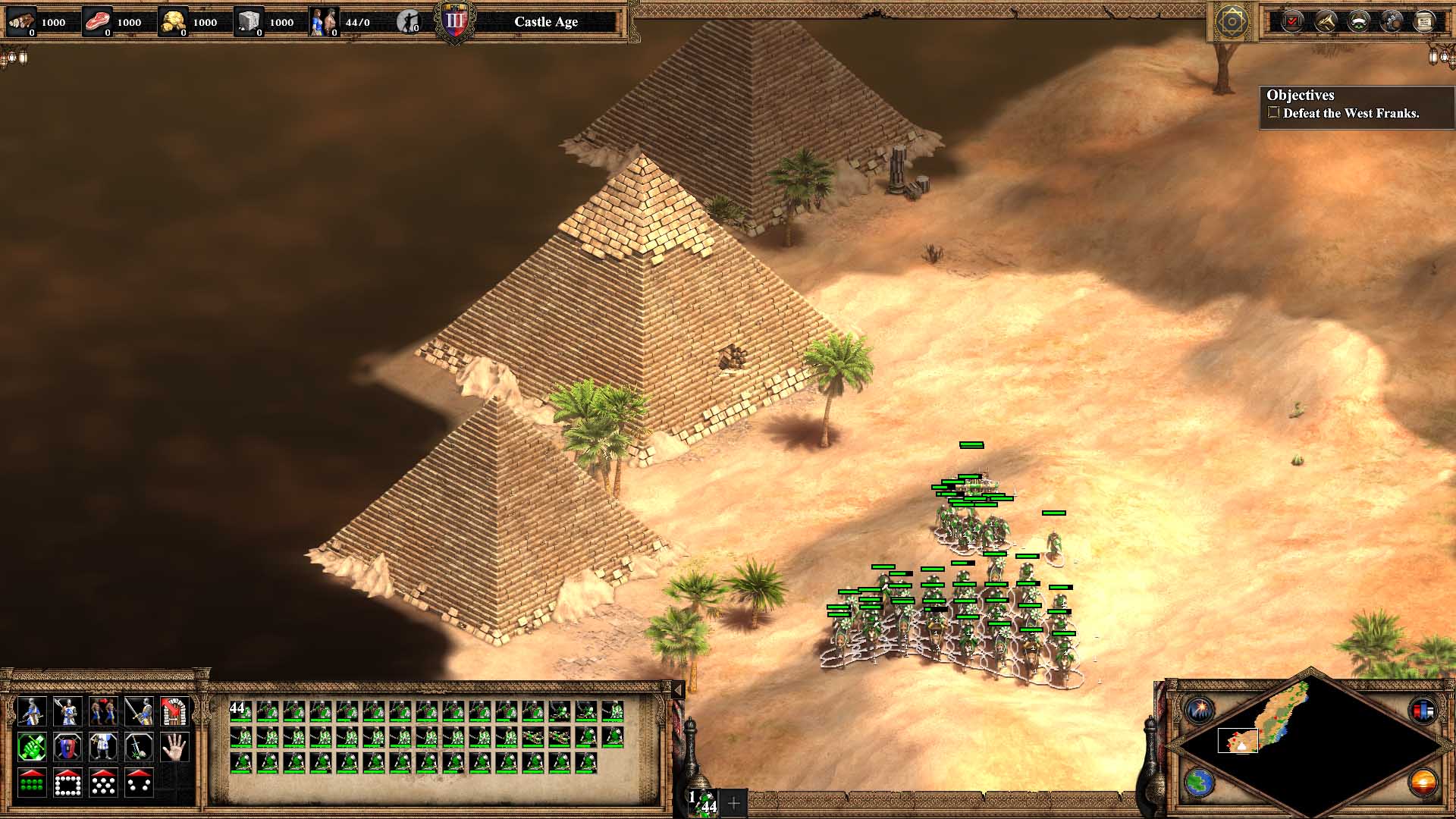Viewport: 1456px width, 819px height.
Task: Choose the stand ground stance icon
Action: tap(102, 747)
